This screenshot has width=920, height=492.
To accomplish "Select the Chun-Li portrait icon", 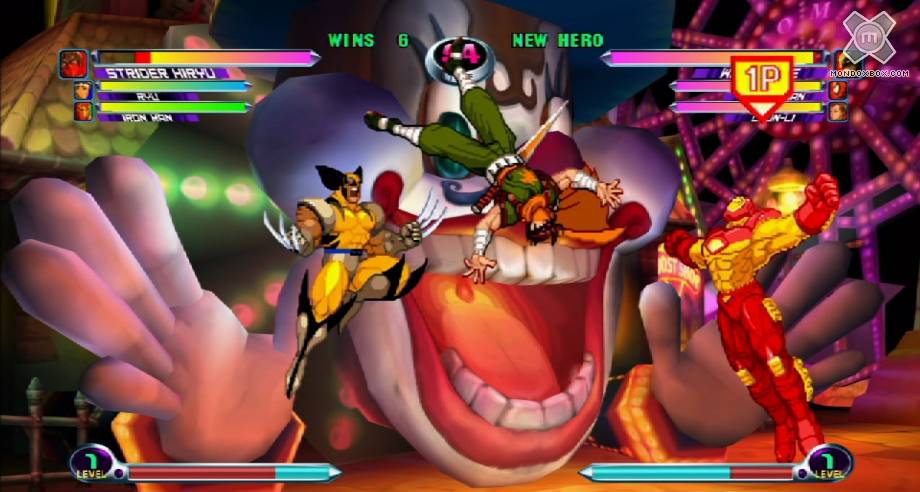I will pos(837,110).
